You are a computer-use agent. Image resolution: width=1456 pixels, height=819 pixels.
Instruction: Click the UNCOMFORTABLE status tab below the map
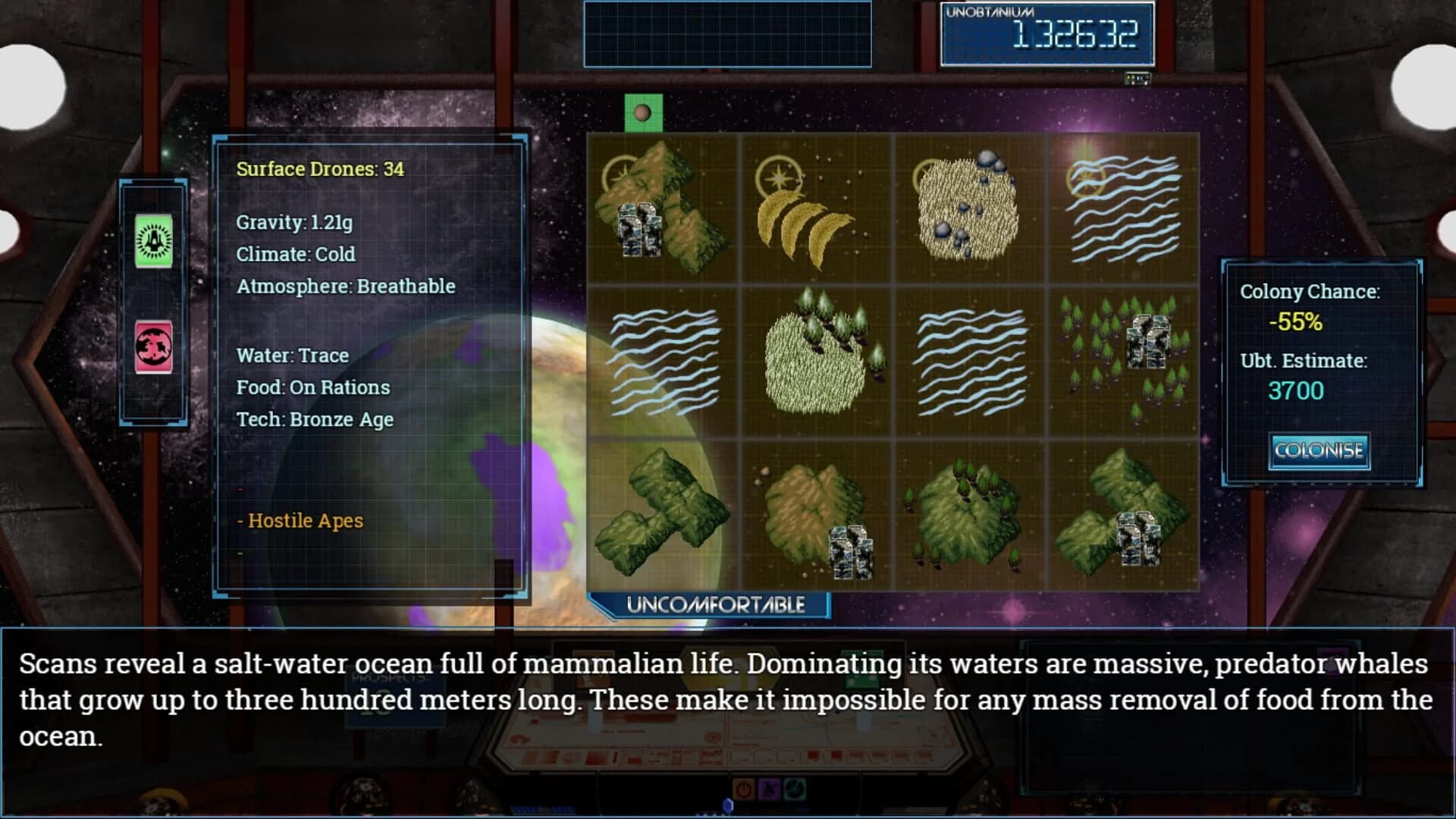715,605
